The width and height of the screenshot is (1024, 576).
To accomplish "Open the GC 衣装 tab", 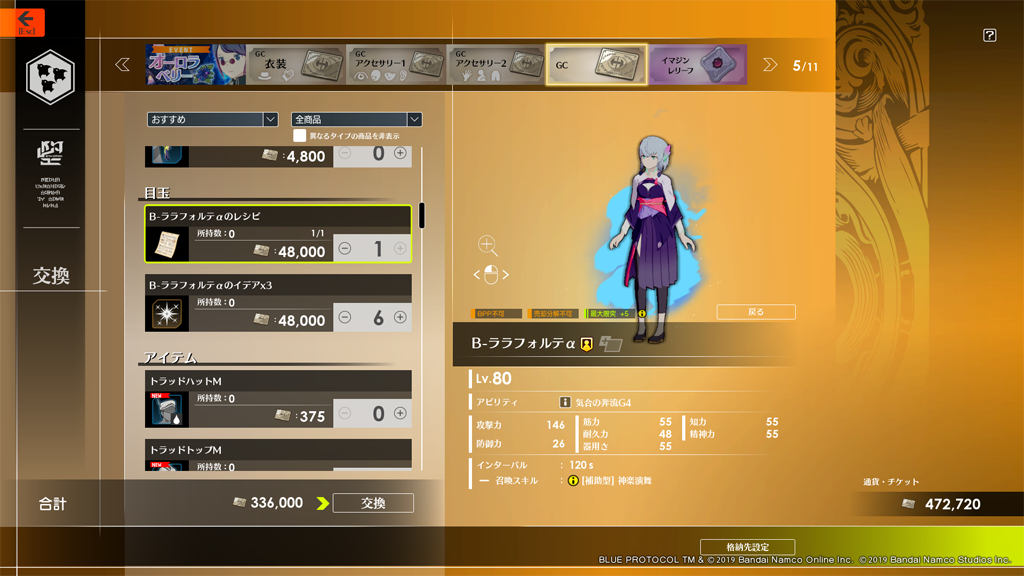I will (x=295, y=65).
